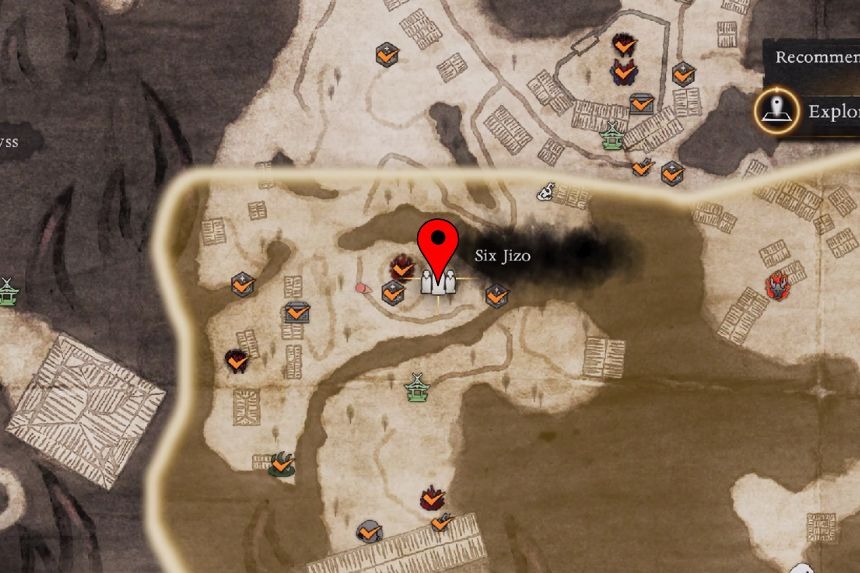Choose the completed chest marker in the northern village
Image resolution: width=860 pixels, height=573 pixels.
point(641,103)
